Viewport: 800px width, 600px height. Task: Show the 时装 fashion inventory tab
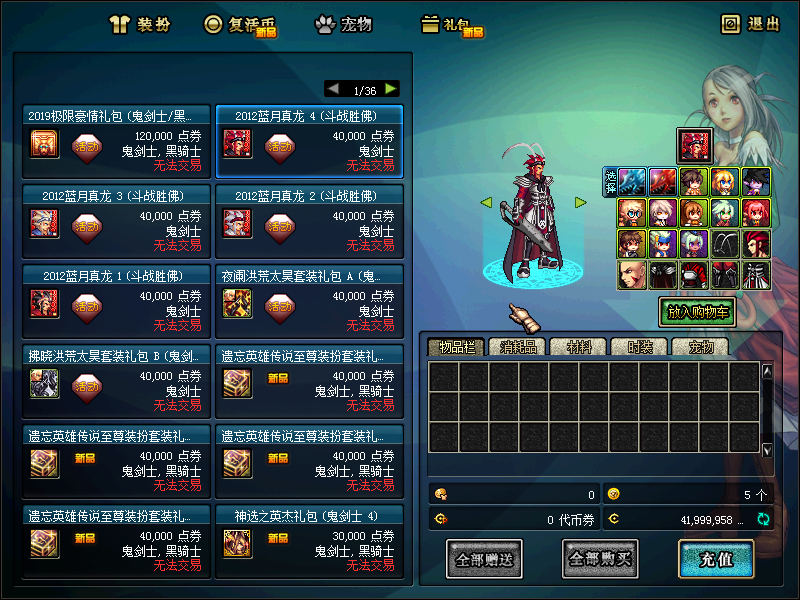pos(639,347)
